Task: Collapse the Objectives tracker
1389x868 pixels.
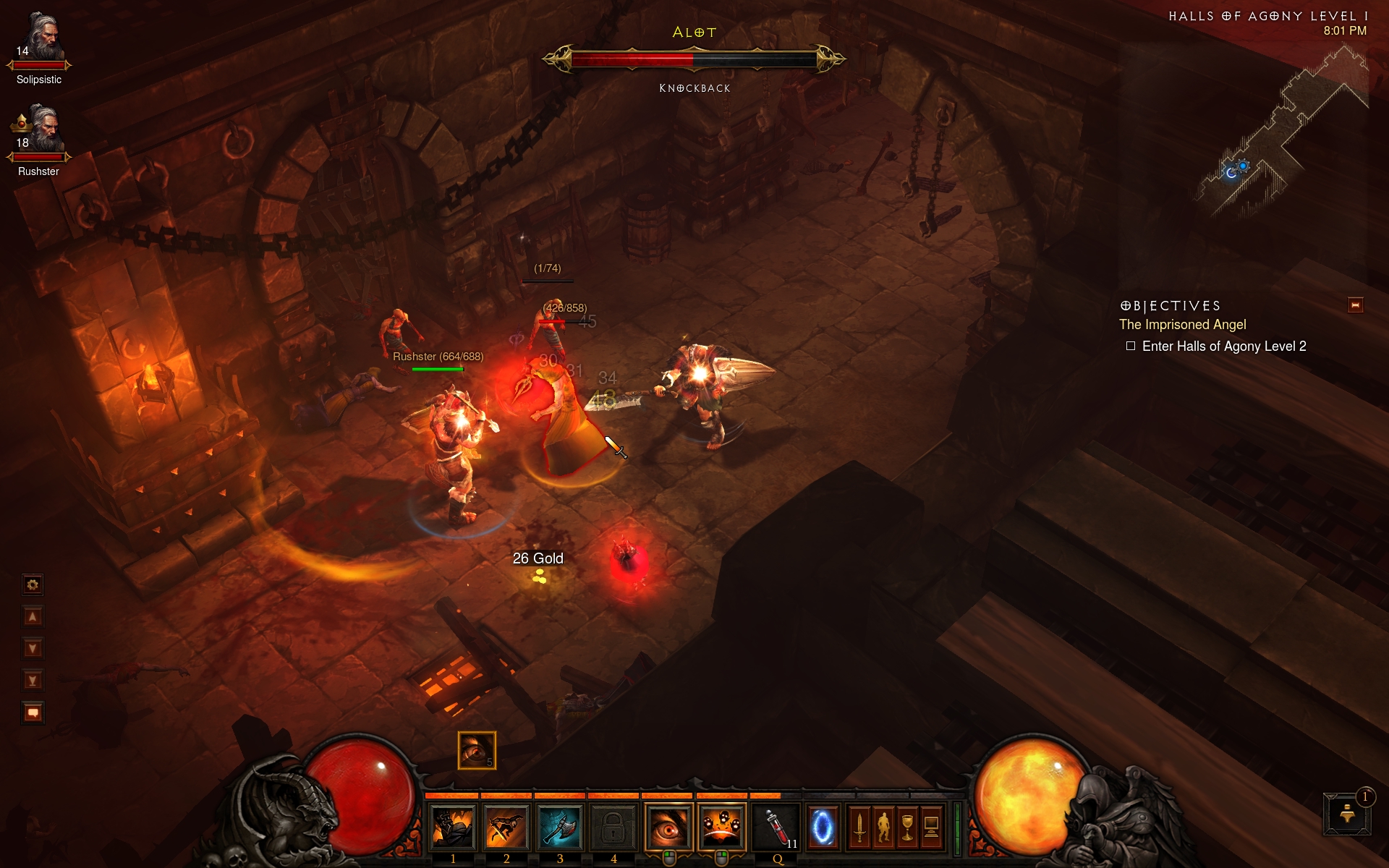Action: click(x=1355, y=305)
